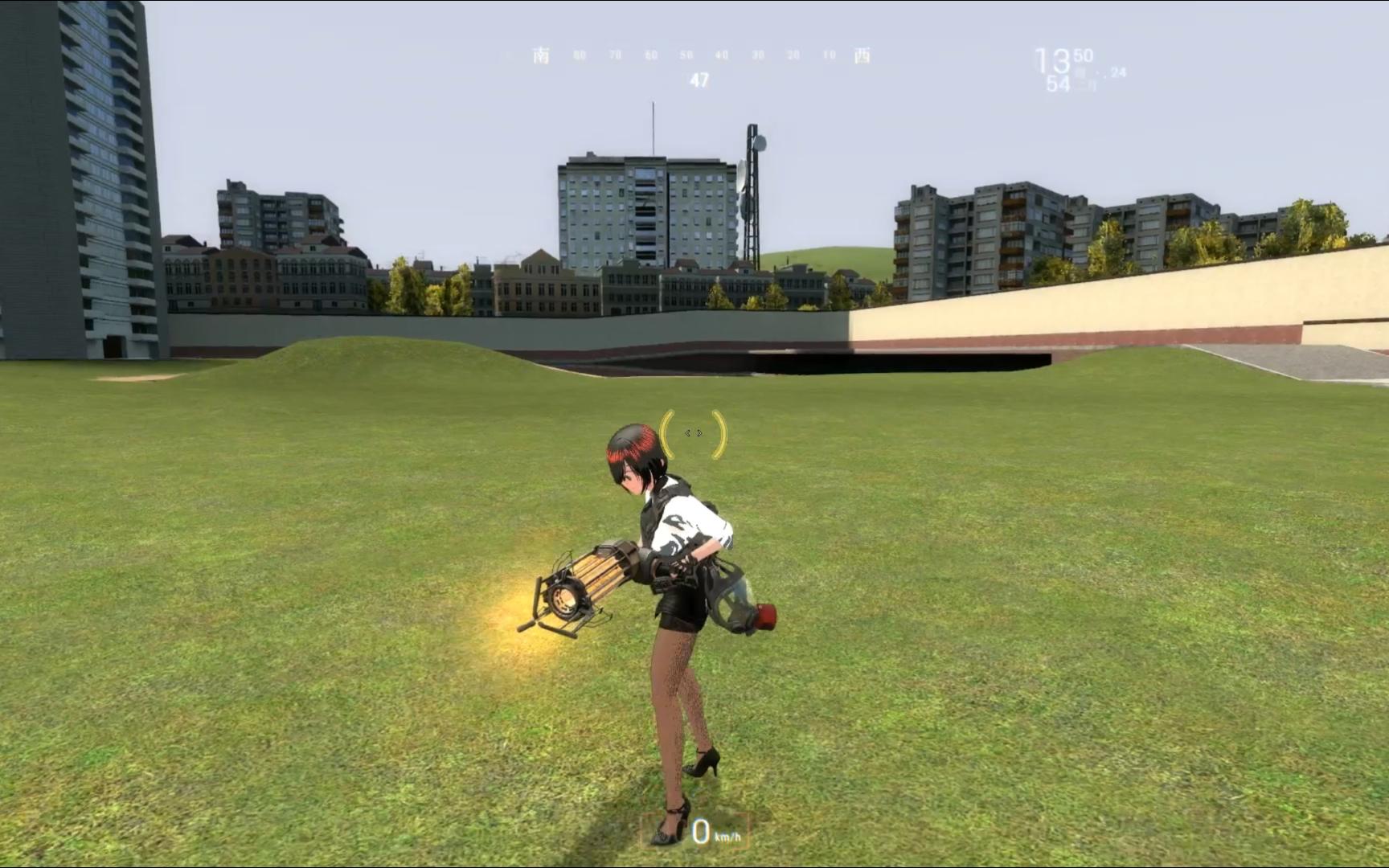
Task: Expand the right bracket of the speed gauge
Action: coord(748,834)
